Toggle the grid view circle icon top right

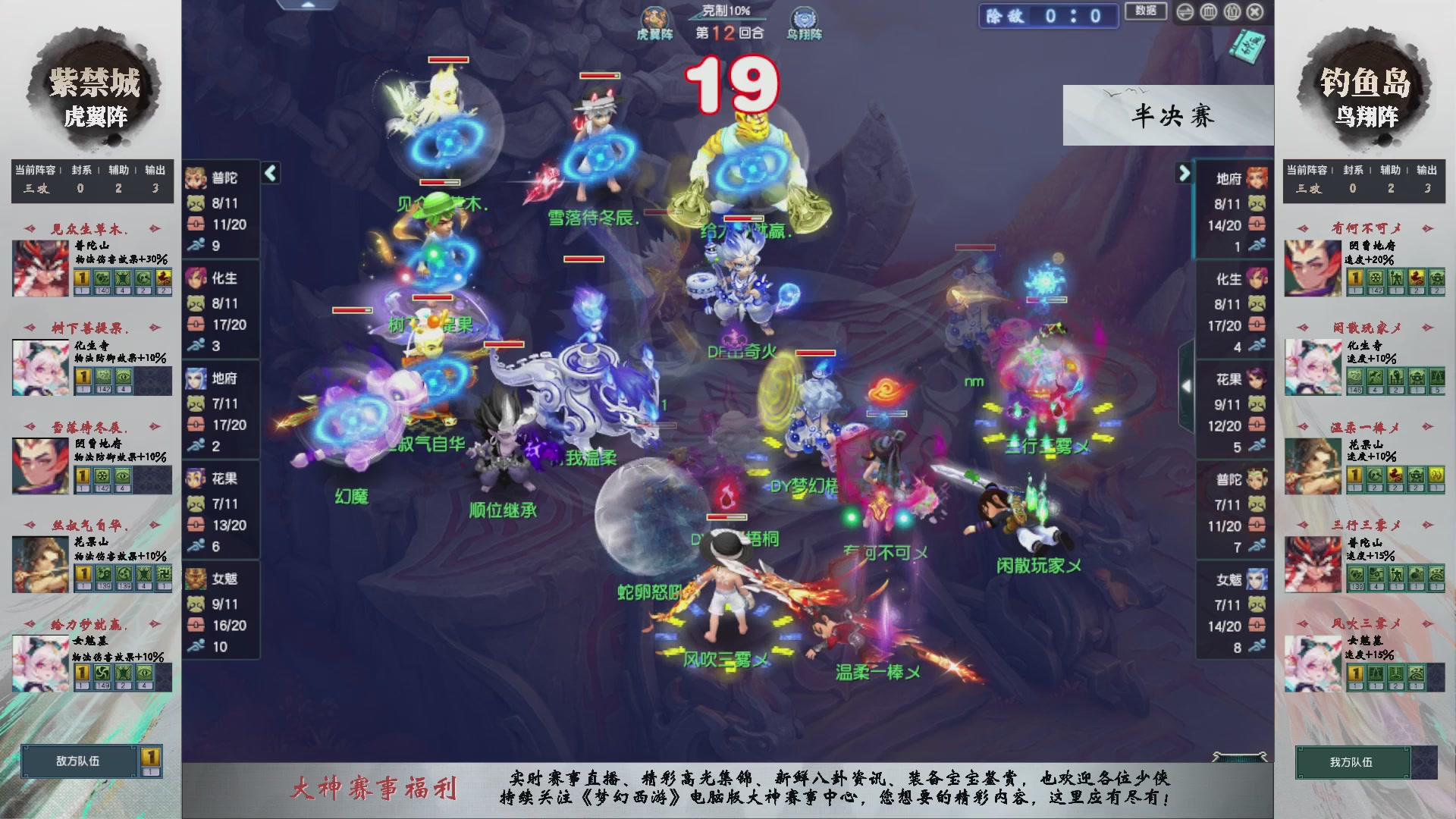(x=1209, y=13)
